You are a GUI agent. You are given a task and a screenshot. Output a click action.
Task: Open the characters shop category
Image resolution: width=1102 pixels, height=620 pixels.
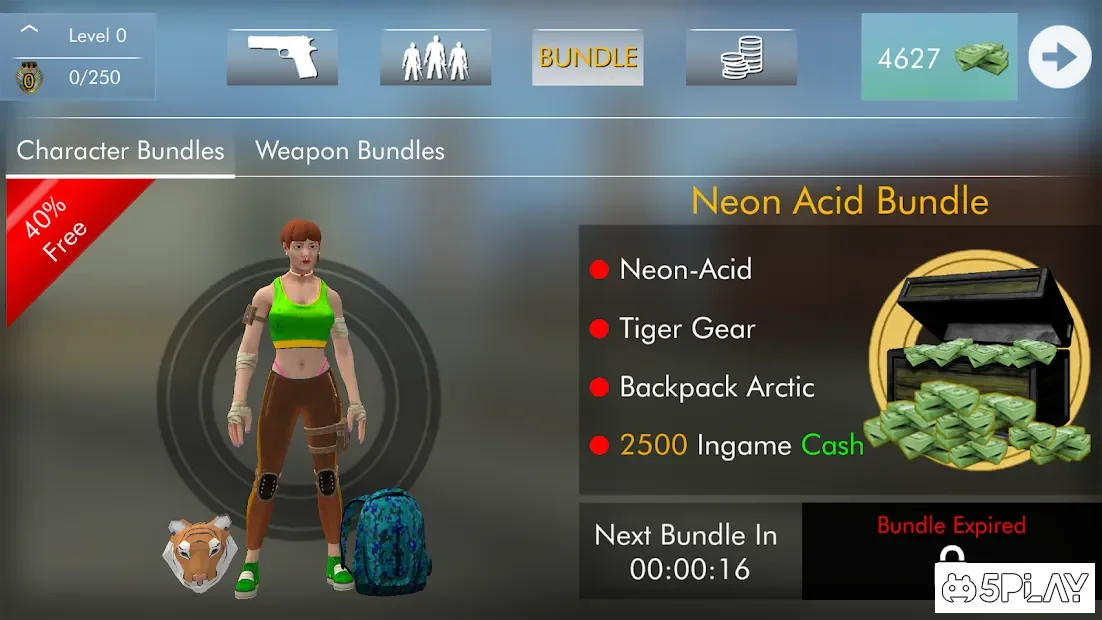(435, 57)
